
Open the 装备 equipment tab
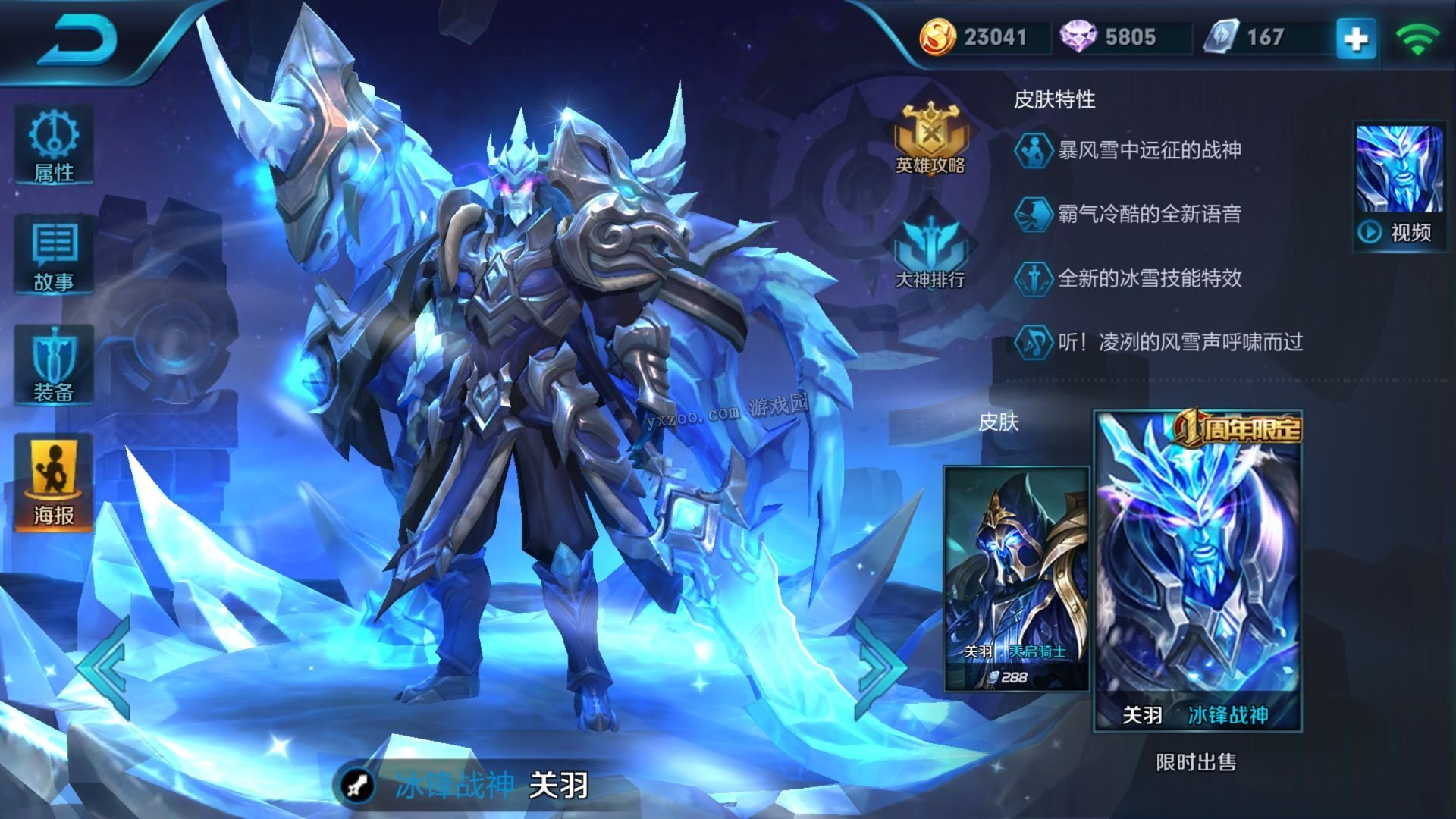click(x=54, y=366)
